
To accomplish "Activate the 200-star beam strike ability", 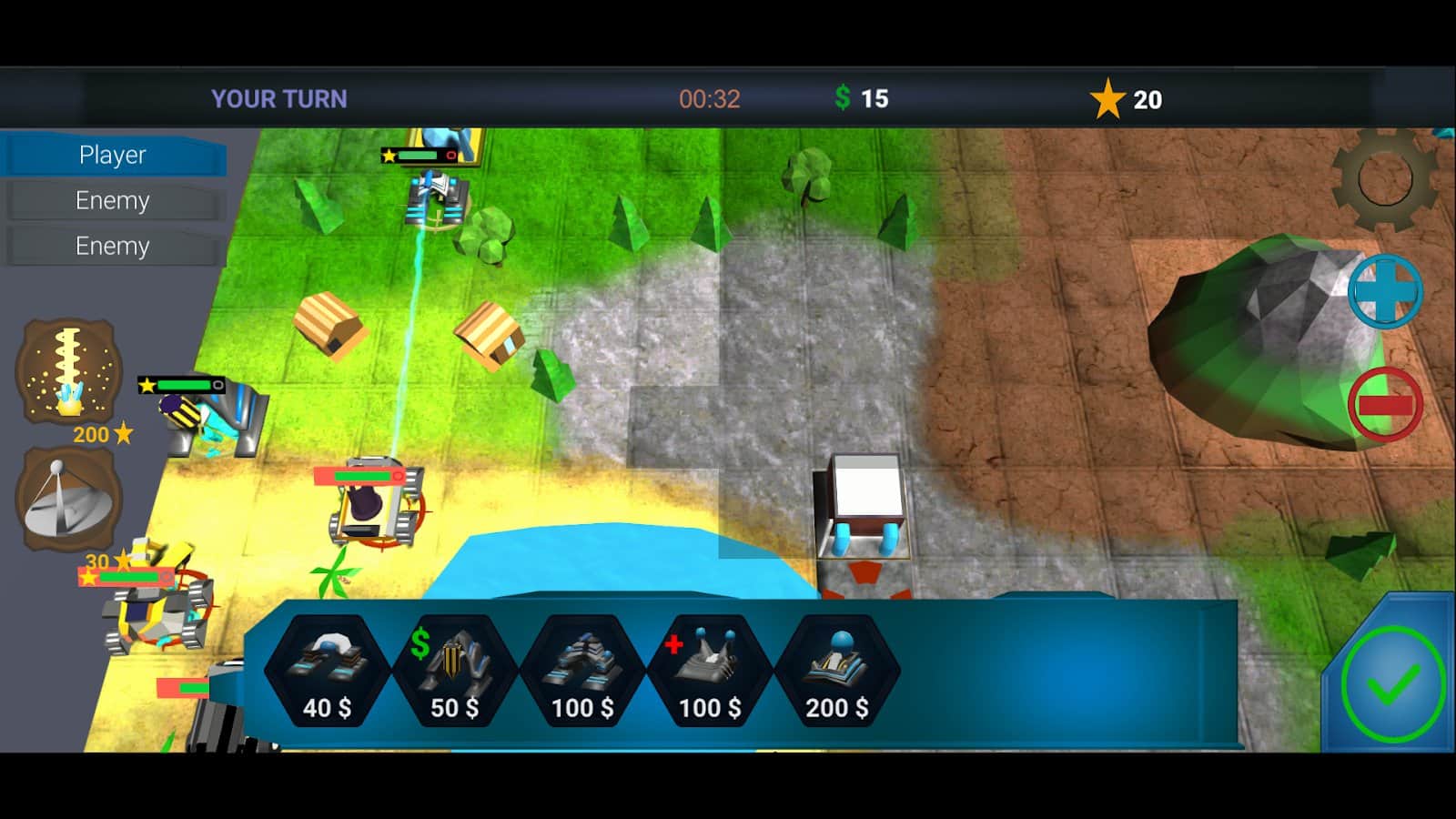I will 69,371.
